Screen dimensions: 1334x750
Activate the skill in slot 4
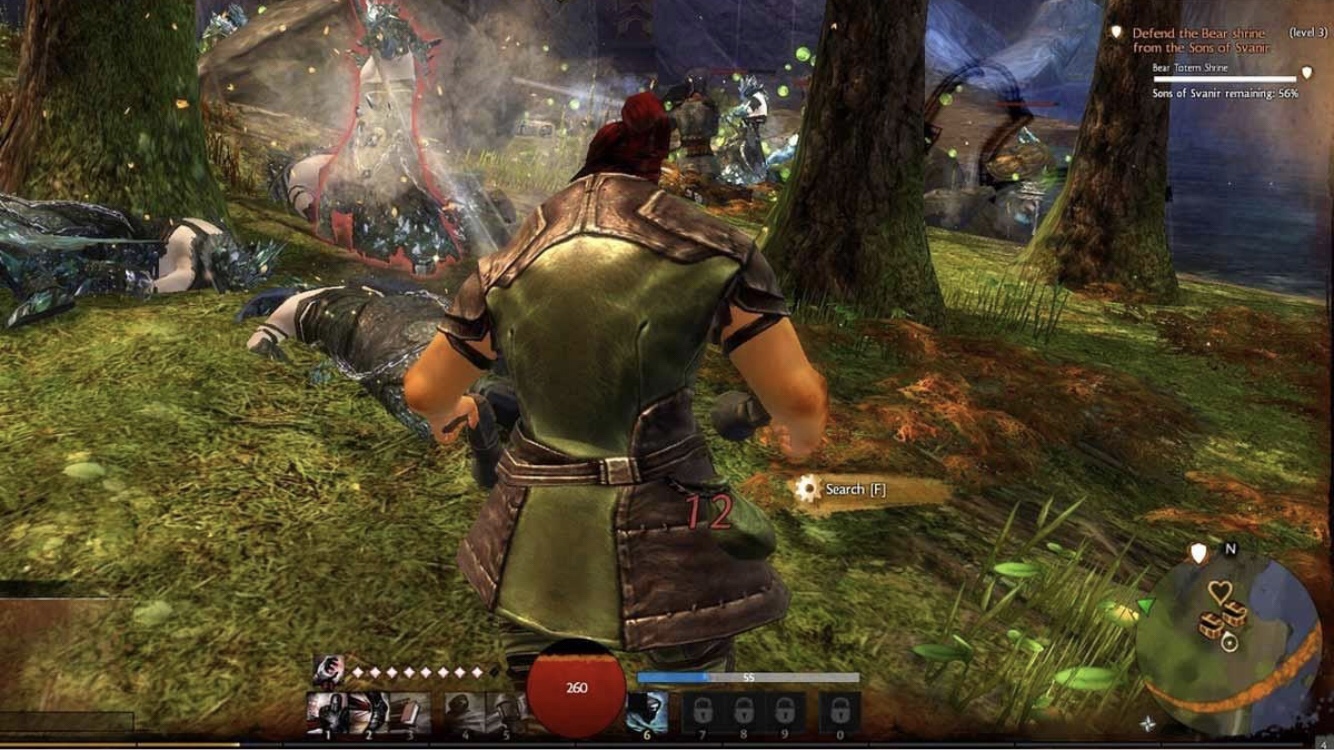pos(462,711)
